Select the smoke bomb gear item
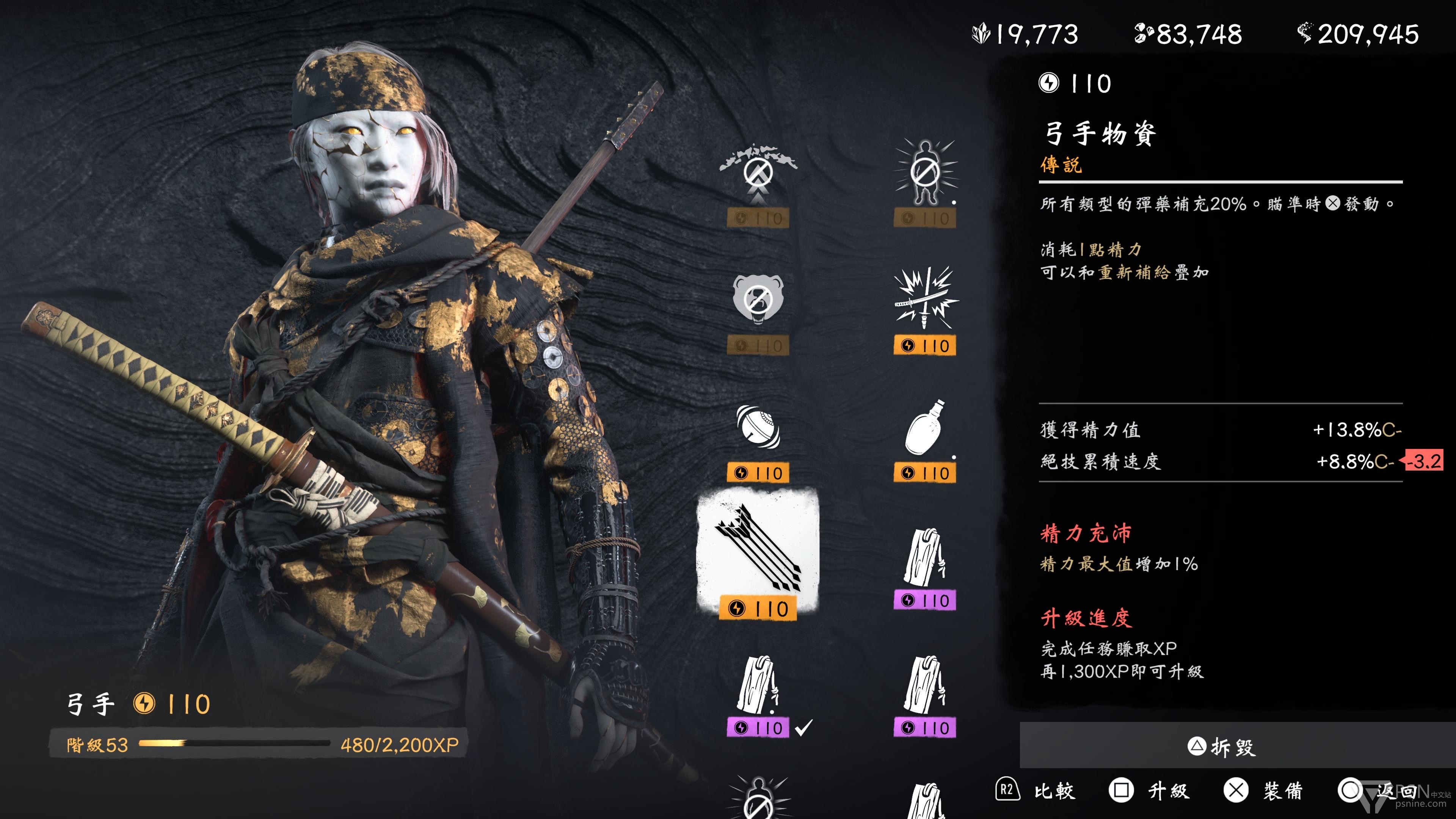This screenshot has height=819, width=1456. [758, 428]
